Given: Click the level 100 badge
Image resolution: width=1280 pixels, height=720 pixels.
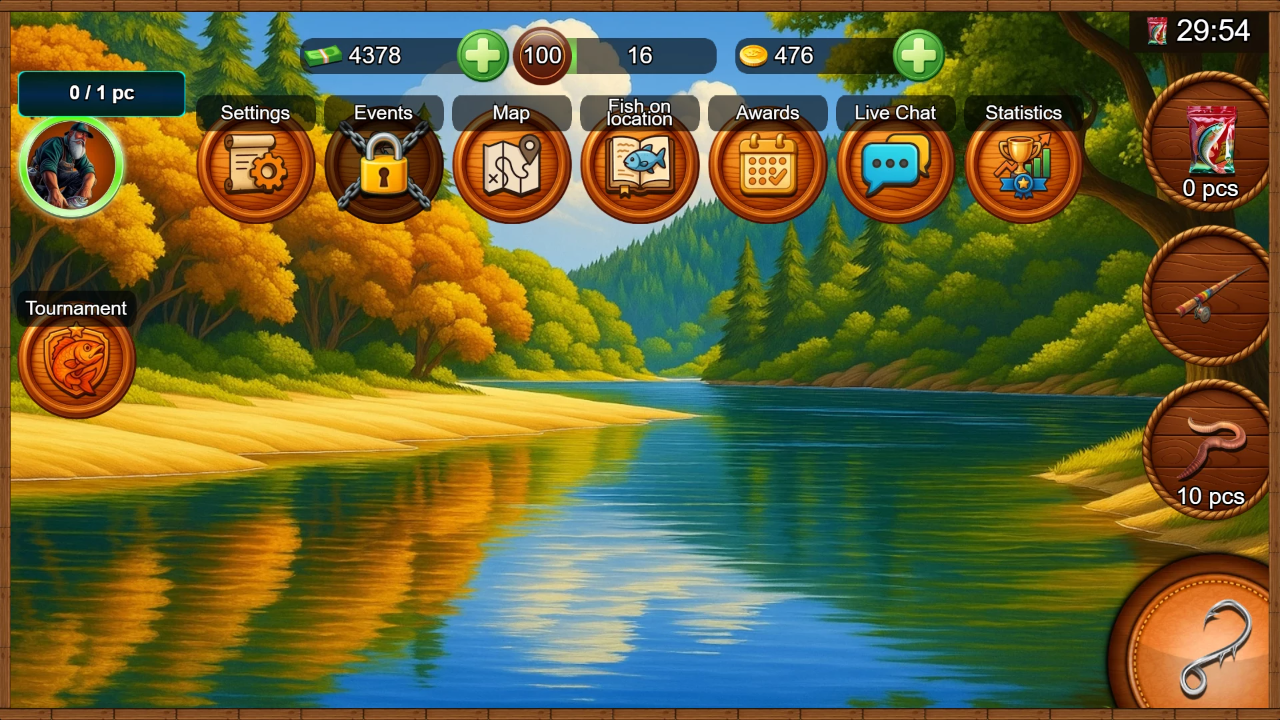Looking at the screenshot, I should click(541, 56).
